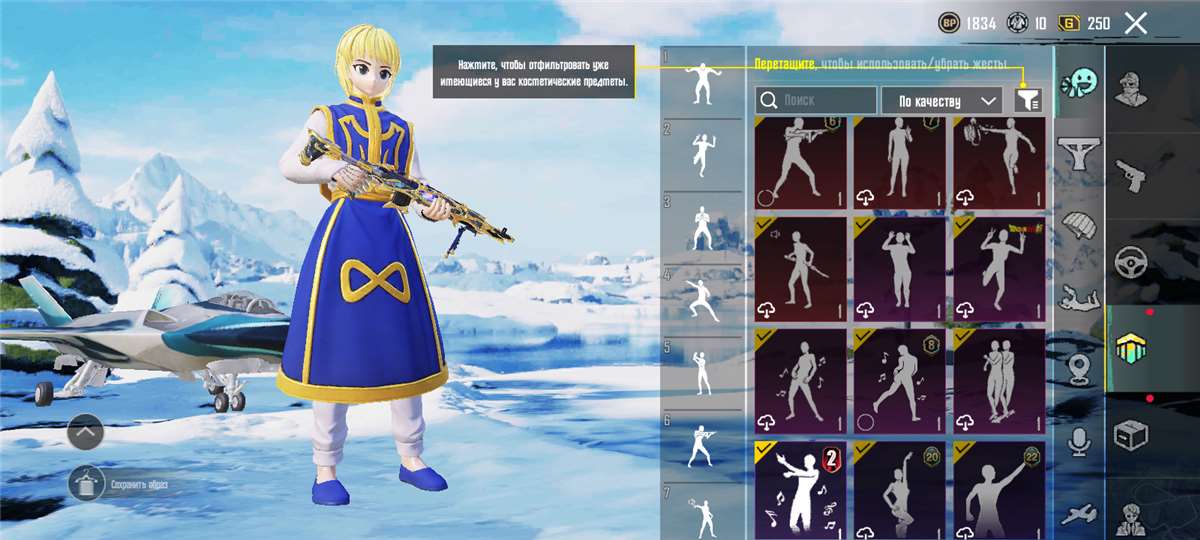Choose the two-dancers duo emote tile
1200x540 pixels.
[998, 378]
